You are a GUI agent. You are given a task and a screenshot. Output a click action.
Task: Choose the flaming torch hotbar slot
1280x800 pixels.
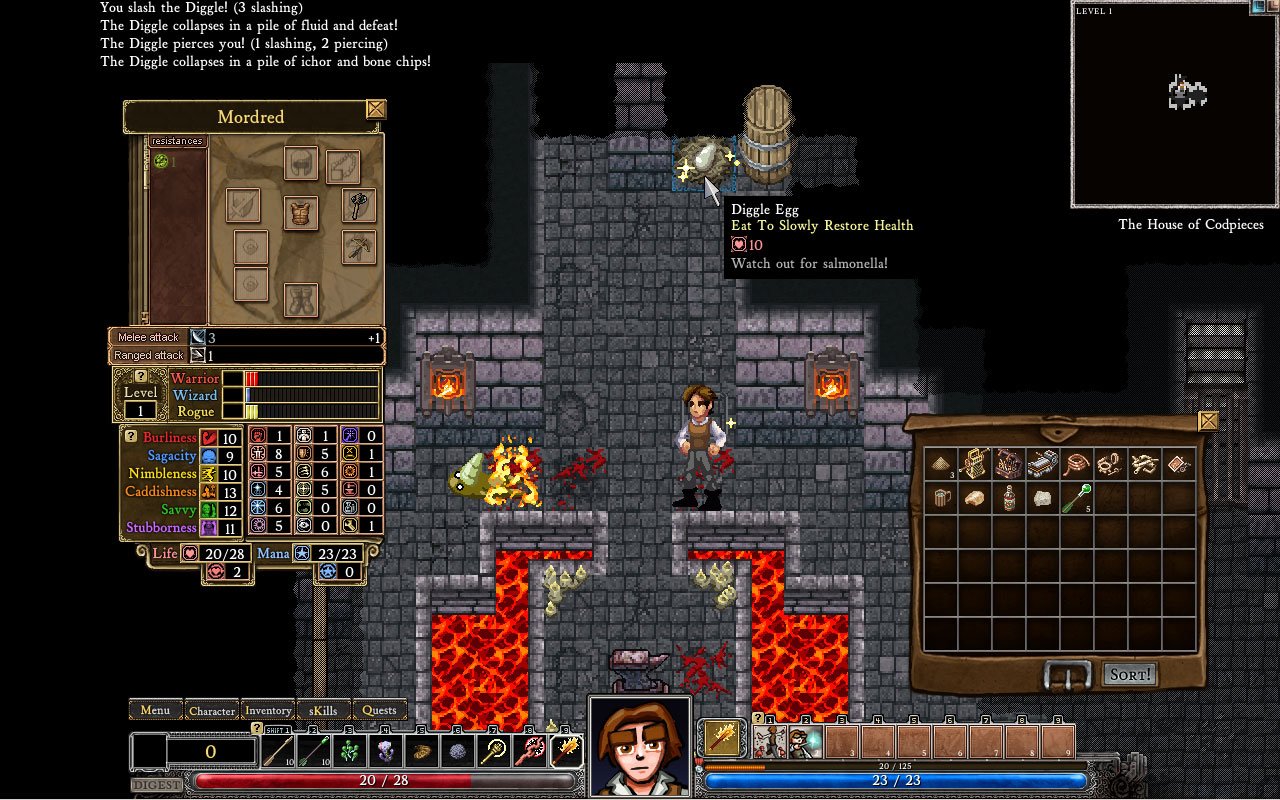567,749
